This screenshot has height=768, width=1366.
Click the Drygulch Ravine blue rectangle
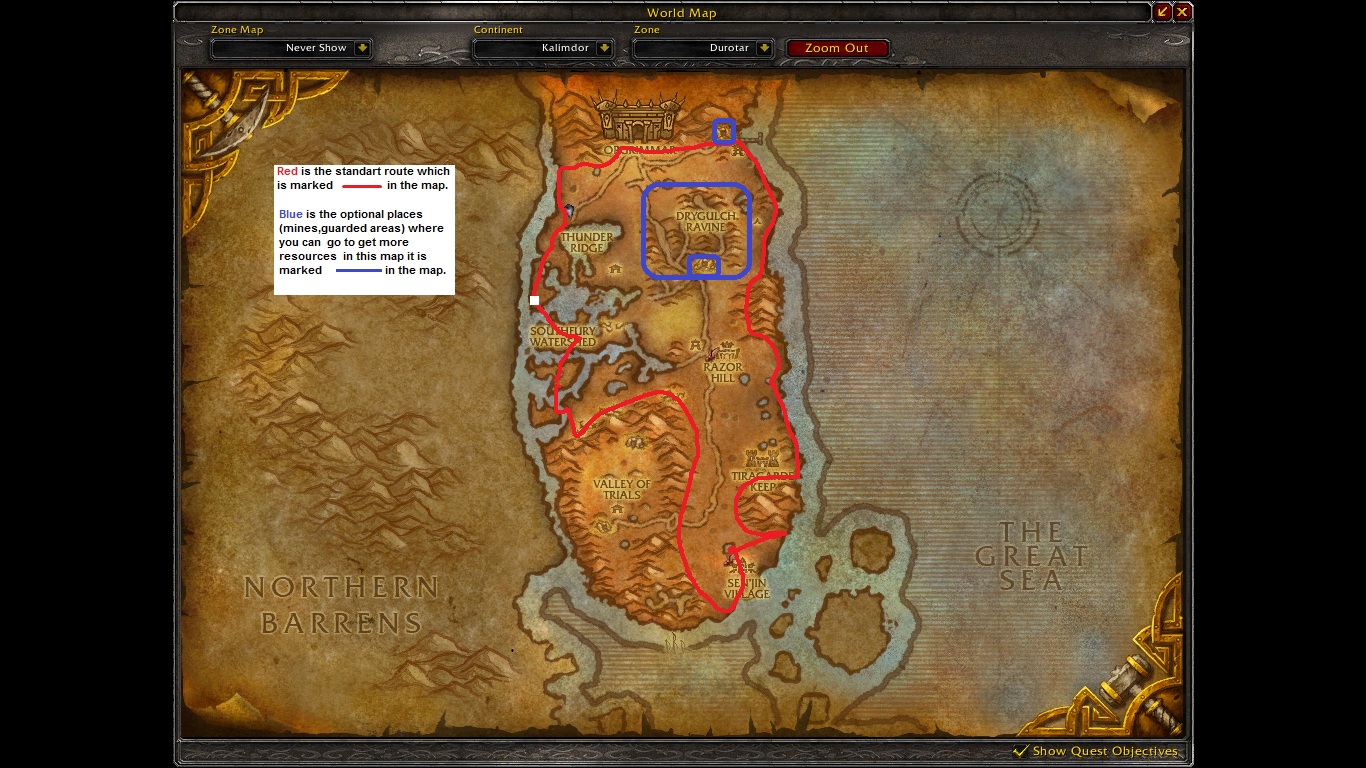point(695,230)
